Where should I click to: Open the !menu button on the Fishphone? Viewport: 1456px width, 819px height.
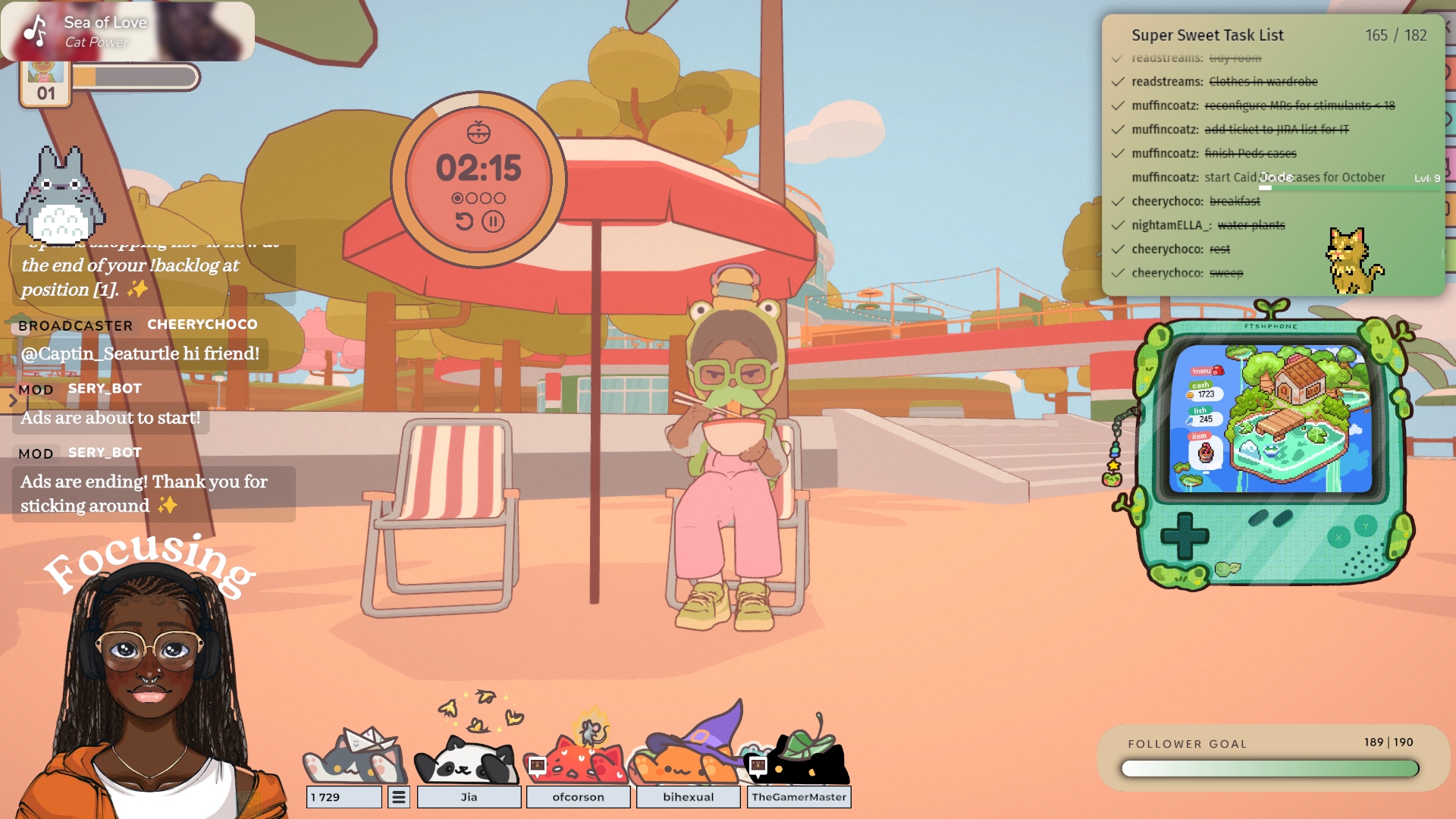[1207, 371]
